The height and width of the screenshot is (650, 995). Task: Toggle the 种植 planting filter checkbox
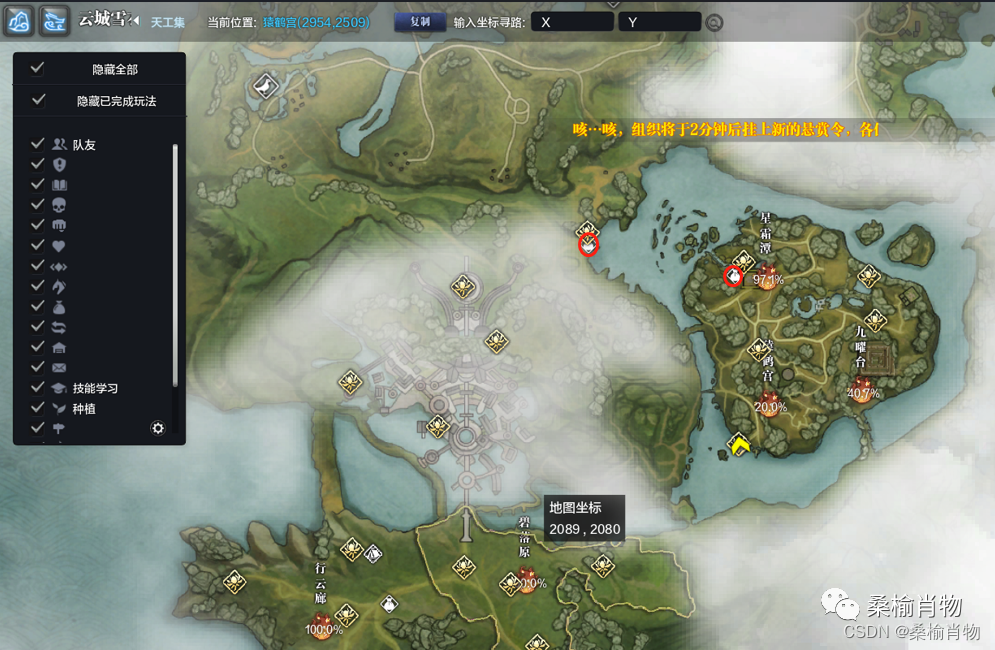38,408
